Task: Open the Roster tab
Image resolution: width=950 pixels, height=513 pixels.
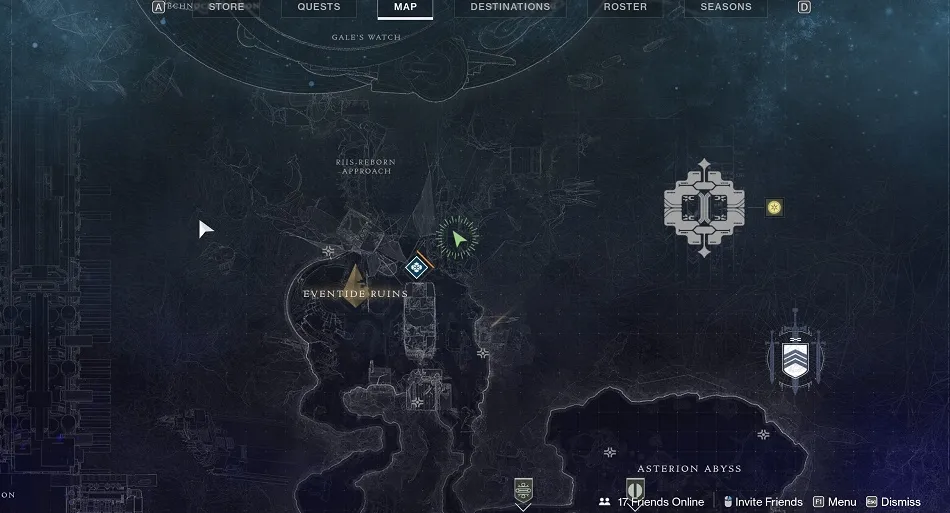Action: click(x=625, y=7)
